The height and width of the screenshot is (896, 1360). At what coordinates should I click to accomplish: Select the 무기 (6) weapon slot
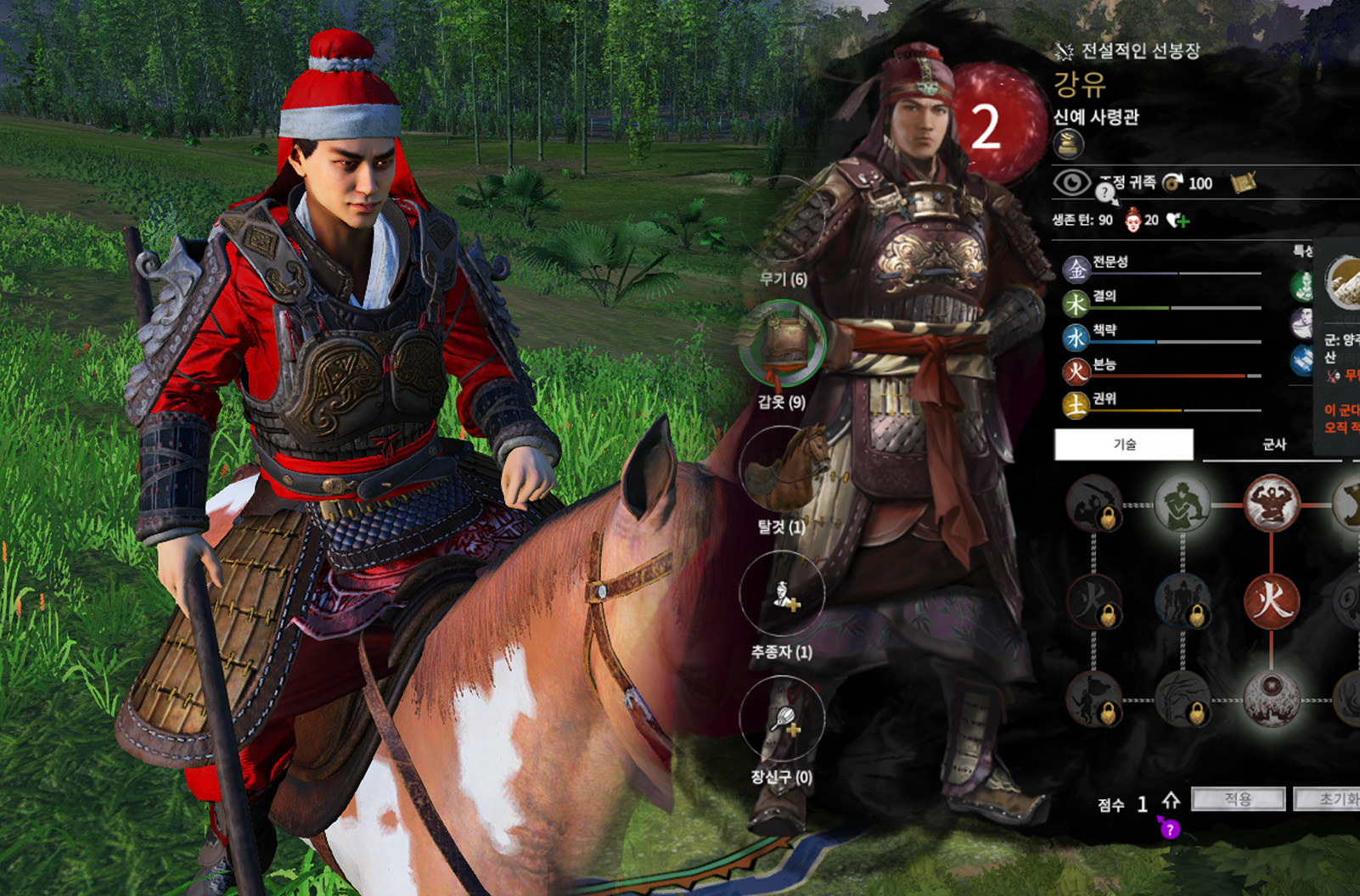click(x=782, y=222)
